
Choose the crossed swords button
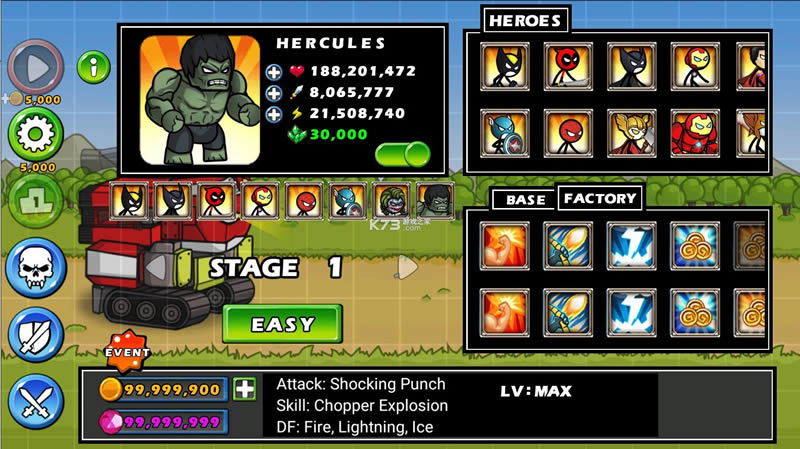point(35,403)
